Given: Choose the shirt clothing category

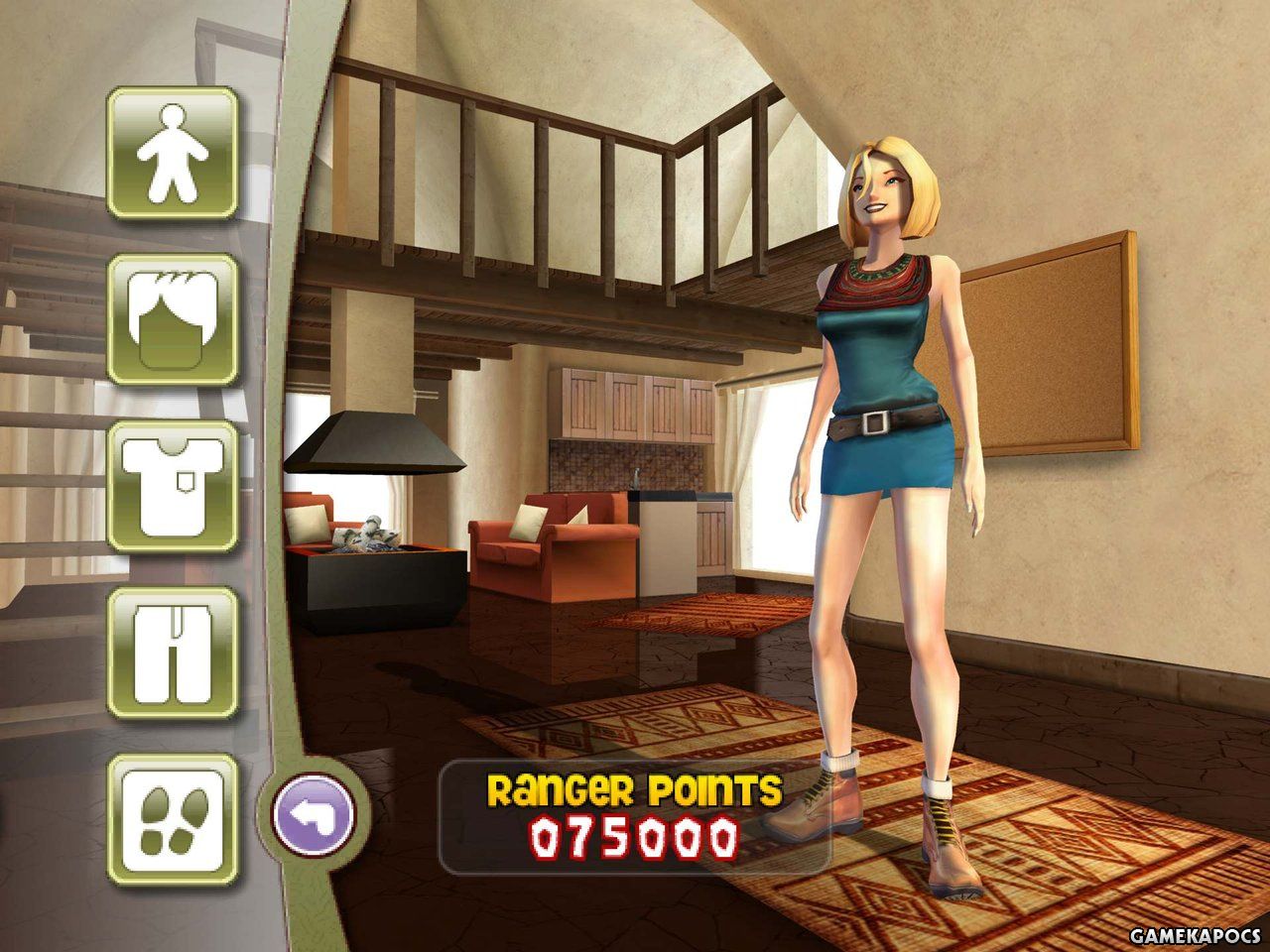Looking at the screenshot, I should [172, 486].
